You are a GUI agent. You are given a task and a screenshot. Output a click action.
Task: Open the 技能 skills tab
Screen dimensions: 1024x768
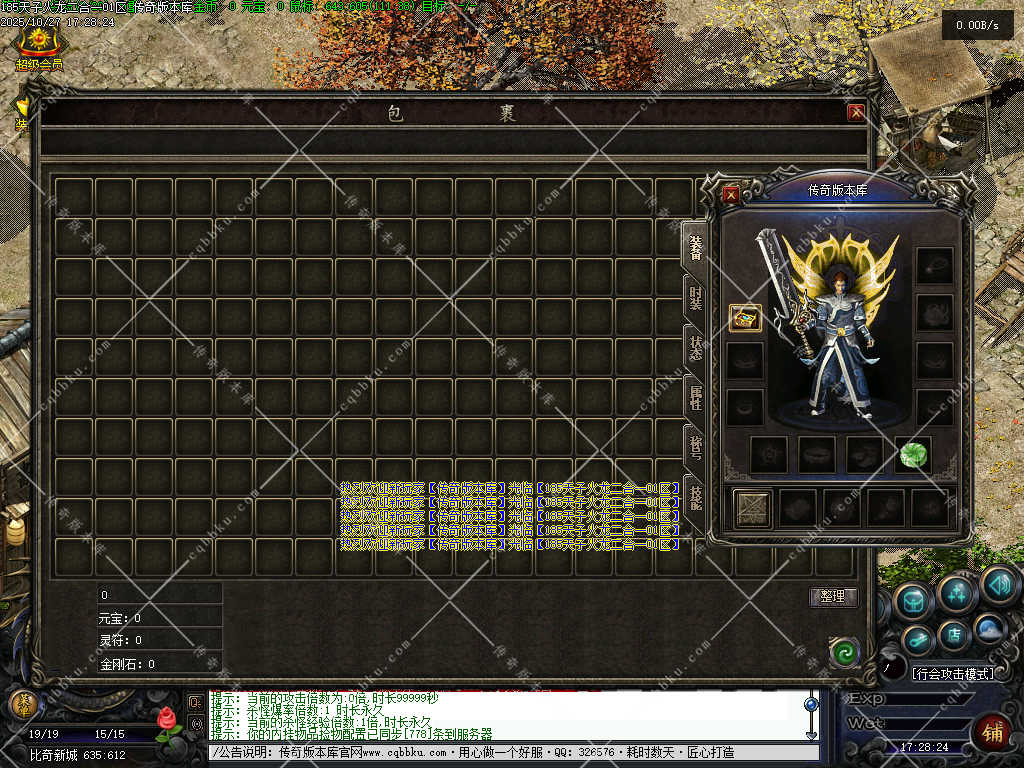(x=694, y=495)
